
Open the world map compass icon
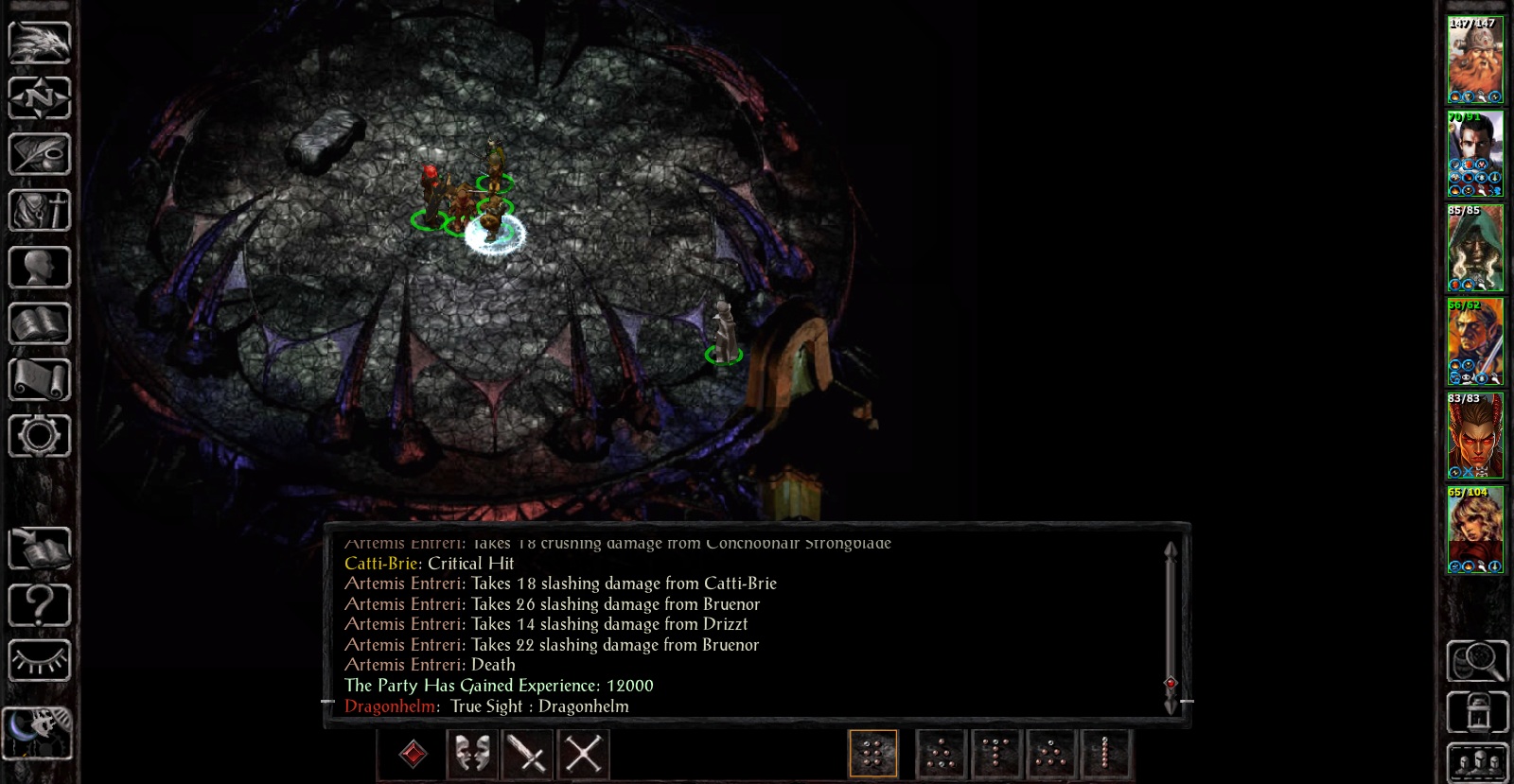(x=40, y=97)
